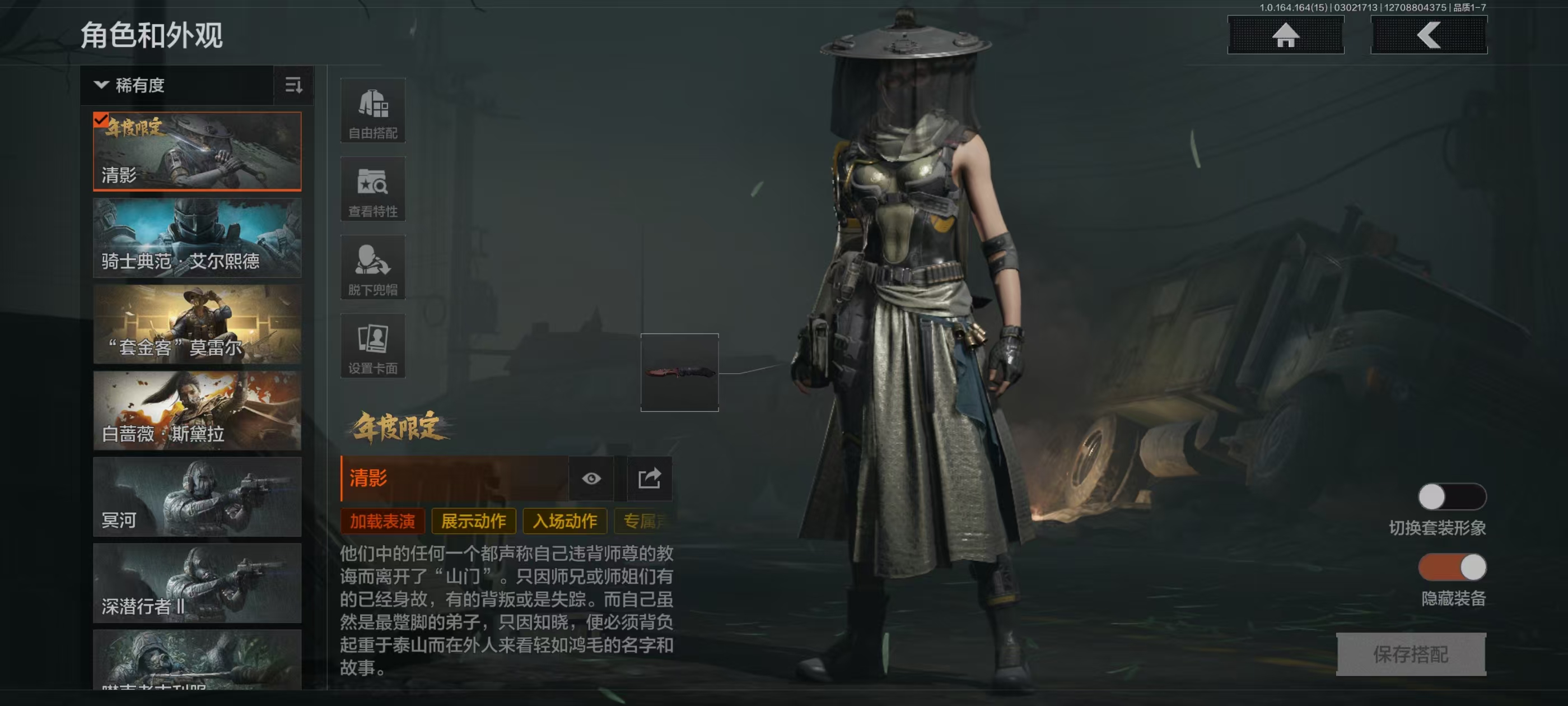Go to the home screen
Image resolution: width=1568 pixels, height=706 pixels.
point(1285,35)
